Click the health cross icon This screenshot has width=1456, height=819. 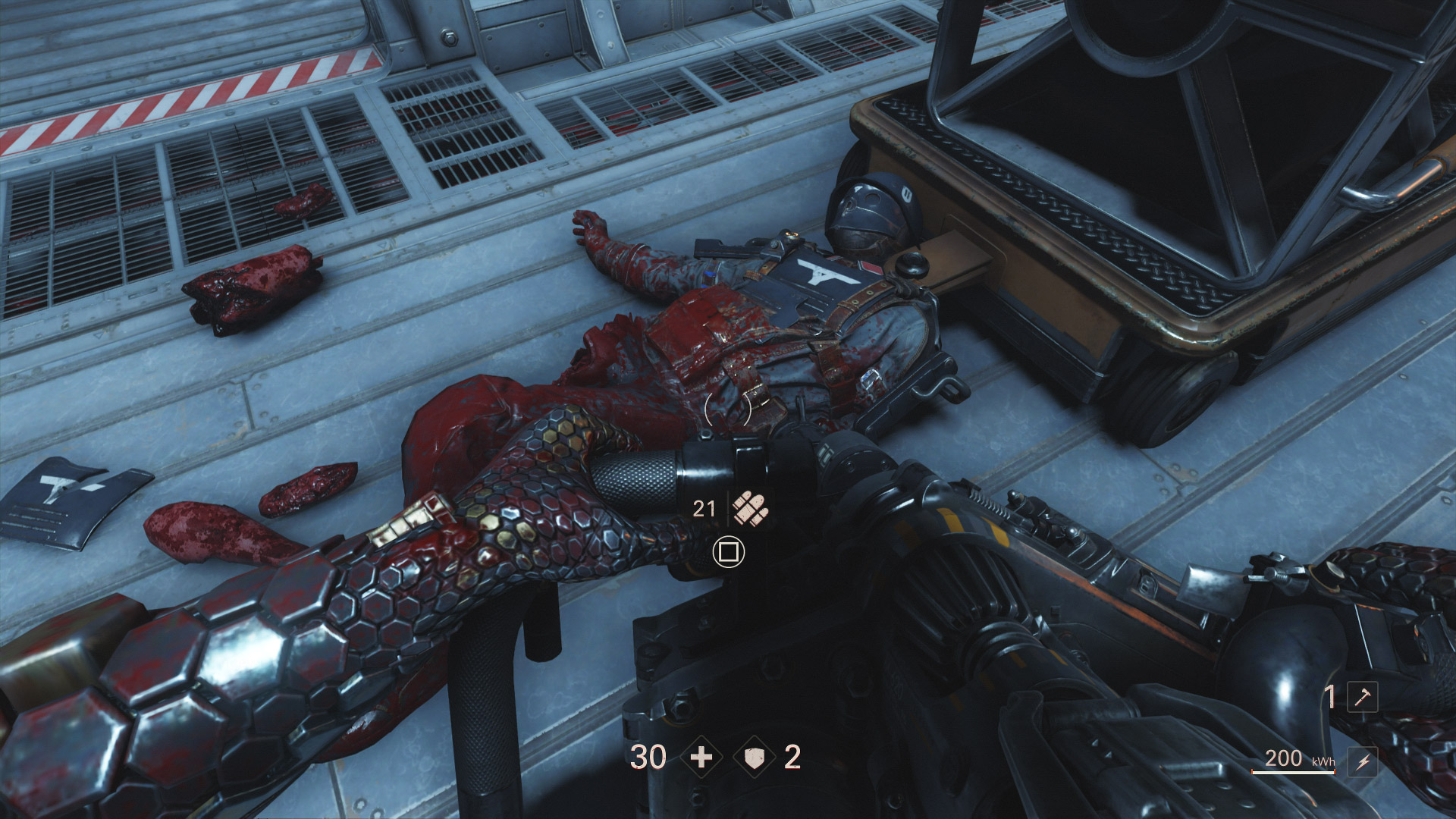701,757
